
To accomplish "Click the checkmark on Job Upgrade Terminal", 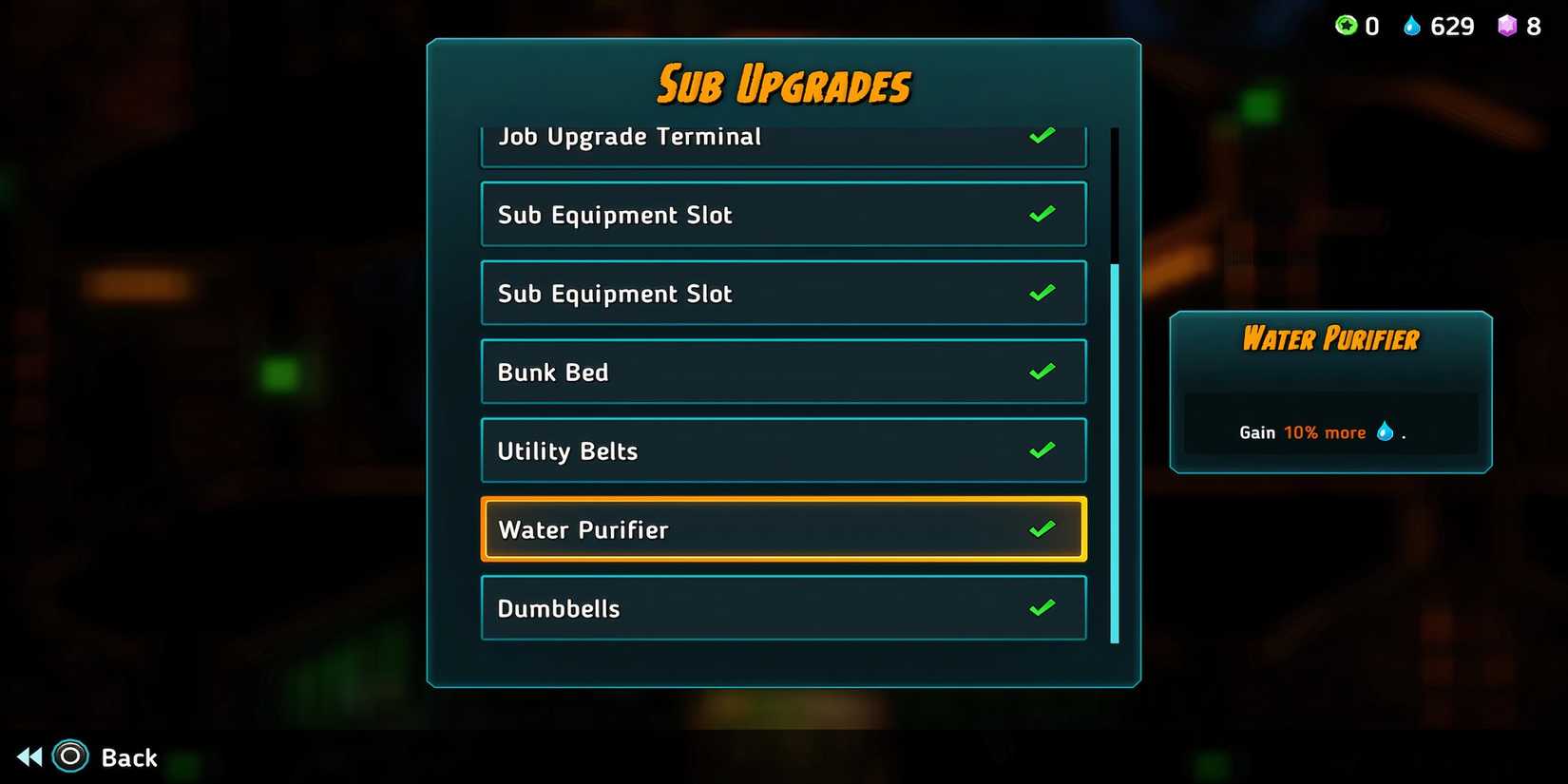I will (x=1042, y=136).
